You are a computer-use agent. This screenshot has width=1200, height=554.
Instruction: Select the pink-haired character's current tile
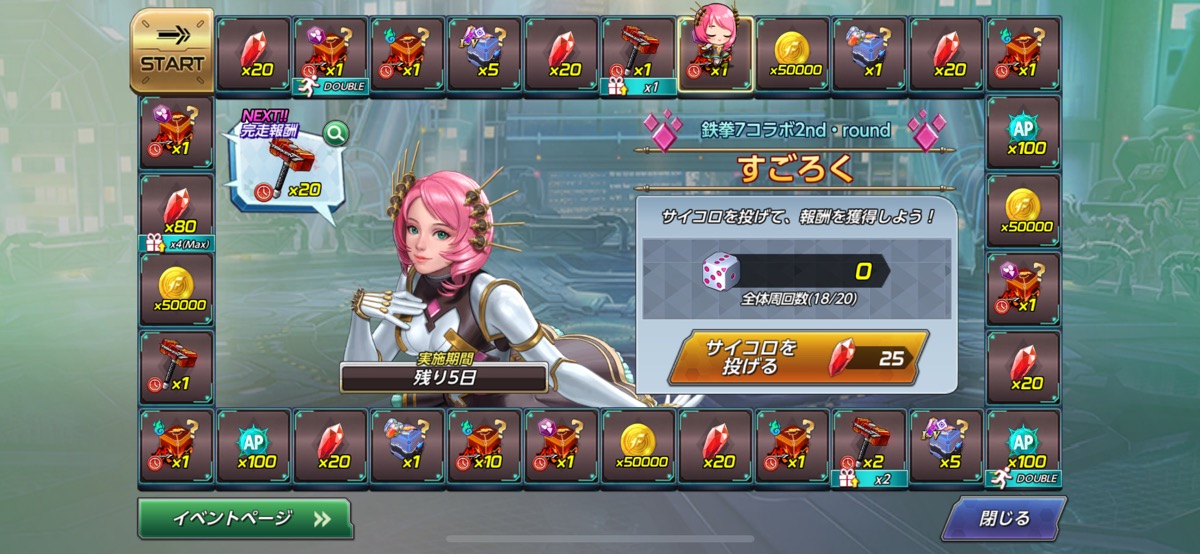click(x=715, y=54)
